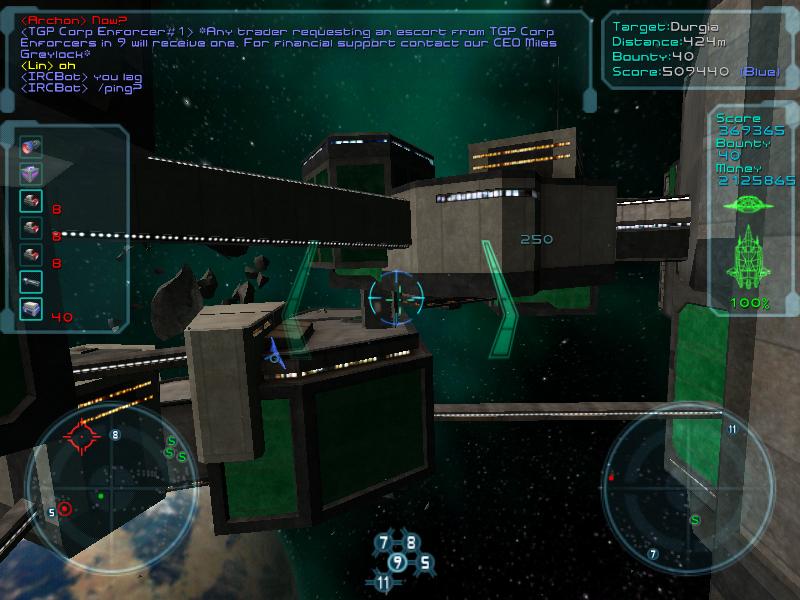Screen dimensions: 800x600
Task: Select the blue box slot with 40 ammo
Action: [31, 309]
